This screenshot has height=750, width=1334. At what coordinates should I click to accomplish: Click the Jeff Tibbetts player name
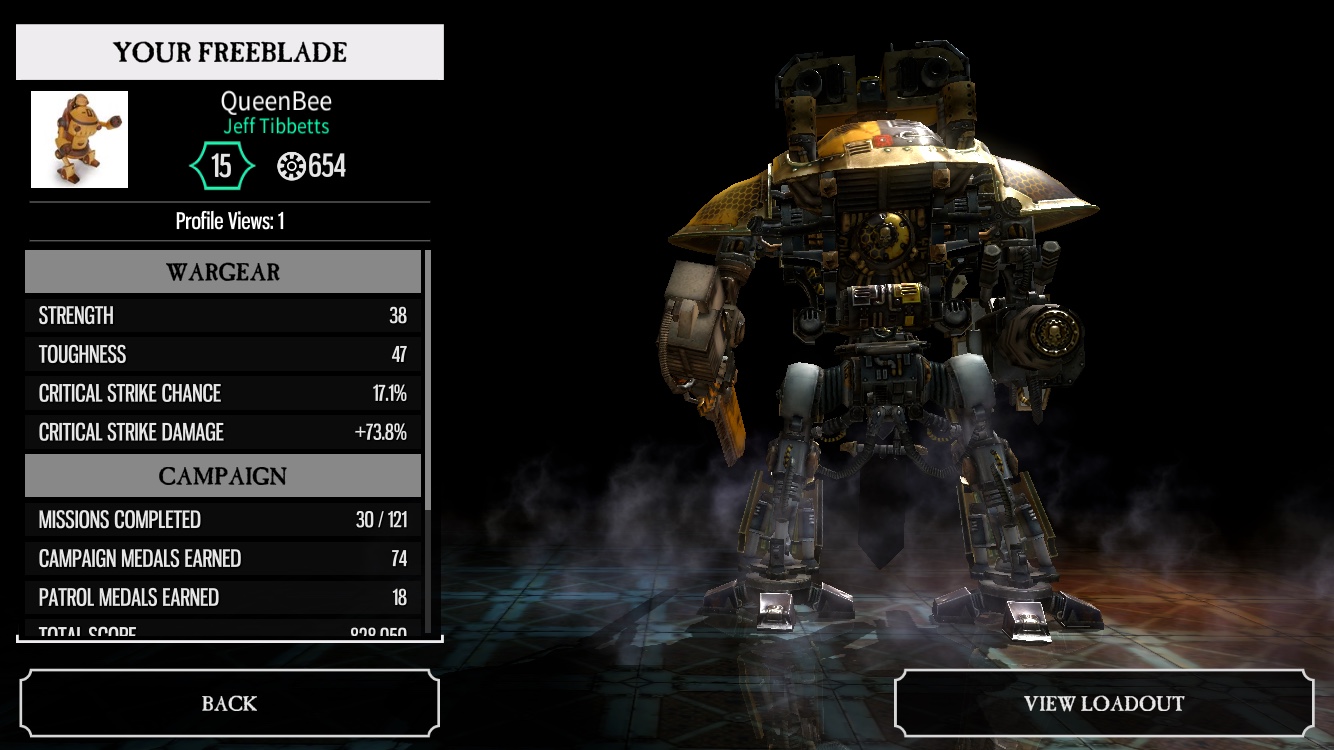(276, 127)
